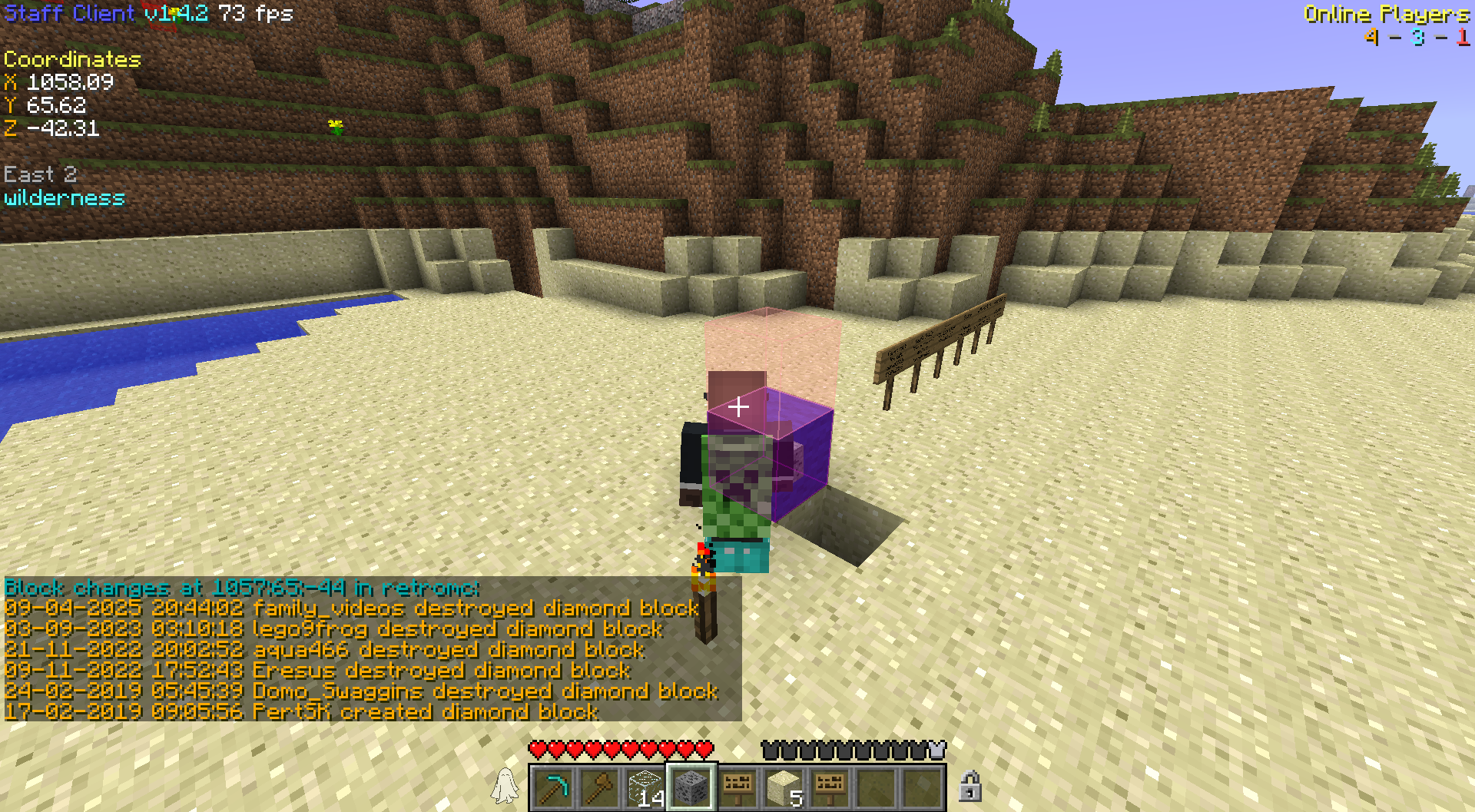This screenshot has height=812, width=1475.
Task: Select the coal ore block slot
Action: pyautogui.click(x=691, y=787)
